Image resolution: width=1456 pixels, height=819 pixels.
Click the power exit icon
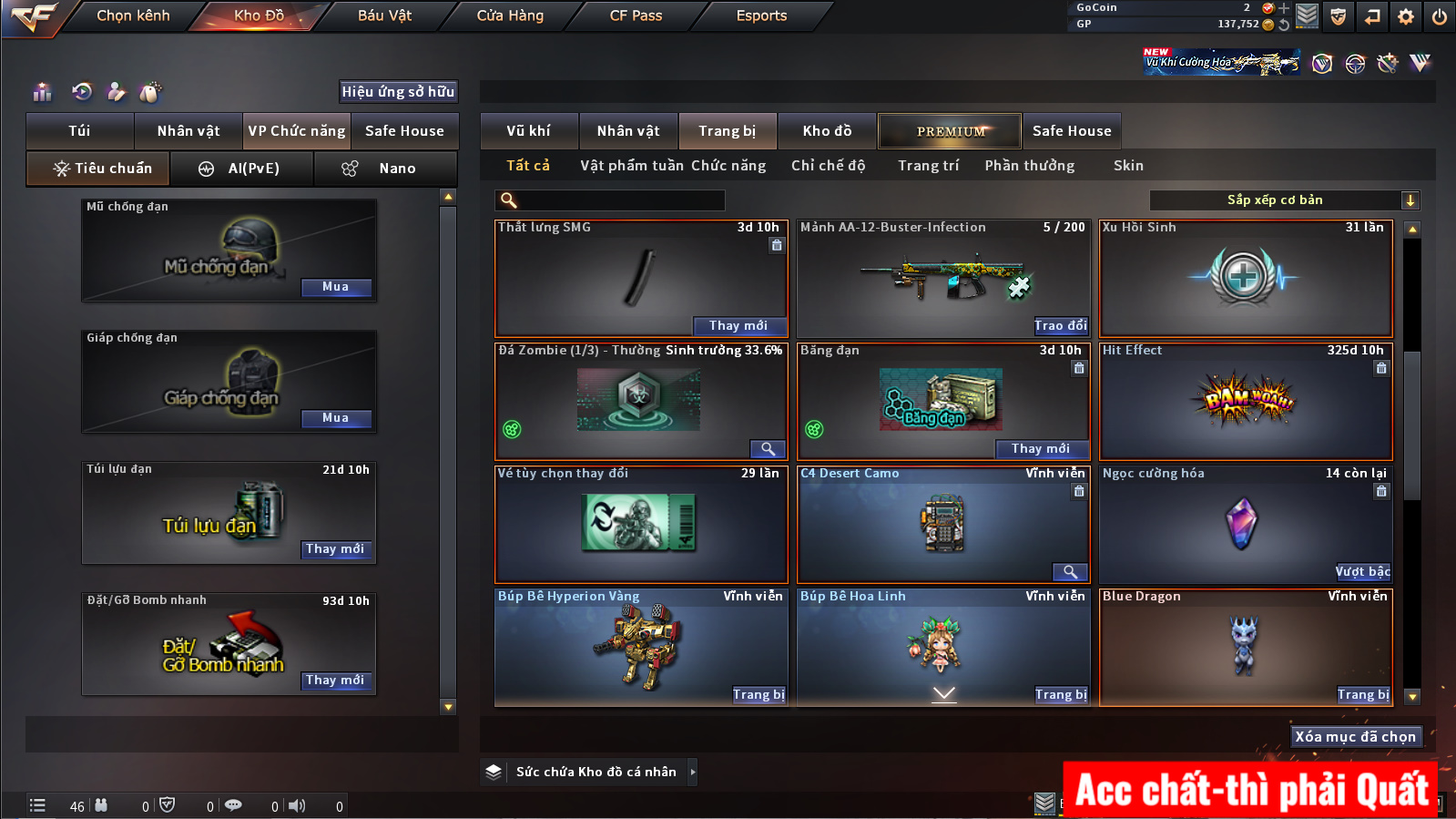click(x=1440, y=16)
